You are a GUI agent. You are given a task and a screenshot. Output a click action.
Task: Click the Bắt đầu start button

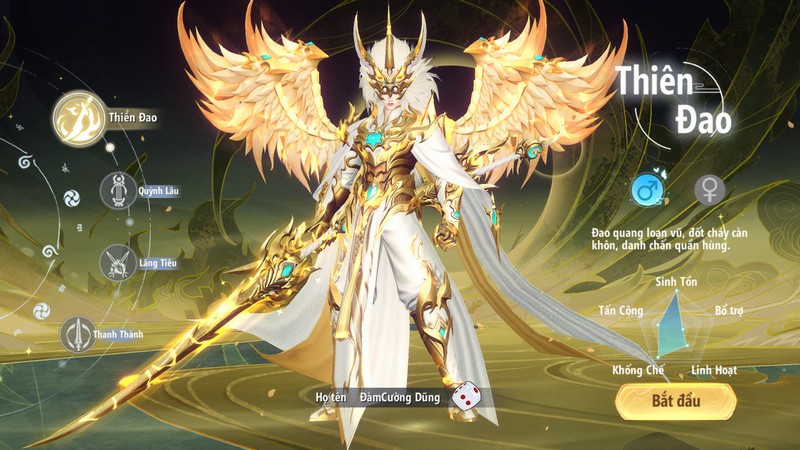tap(675, 401)
